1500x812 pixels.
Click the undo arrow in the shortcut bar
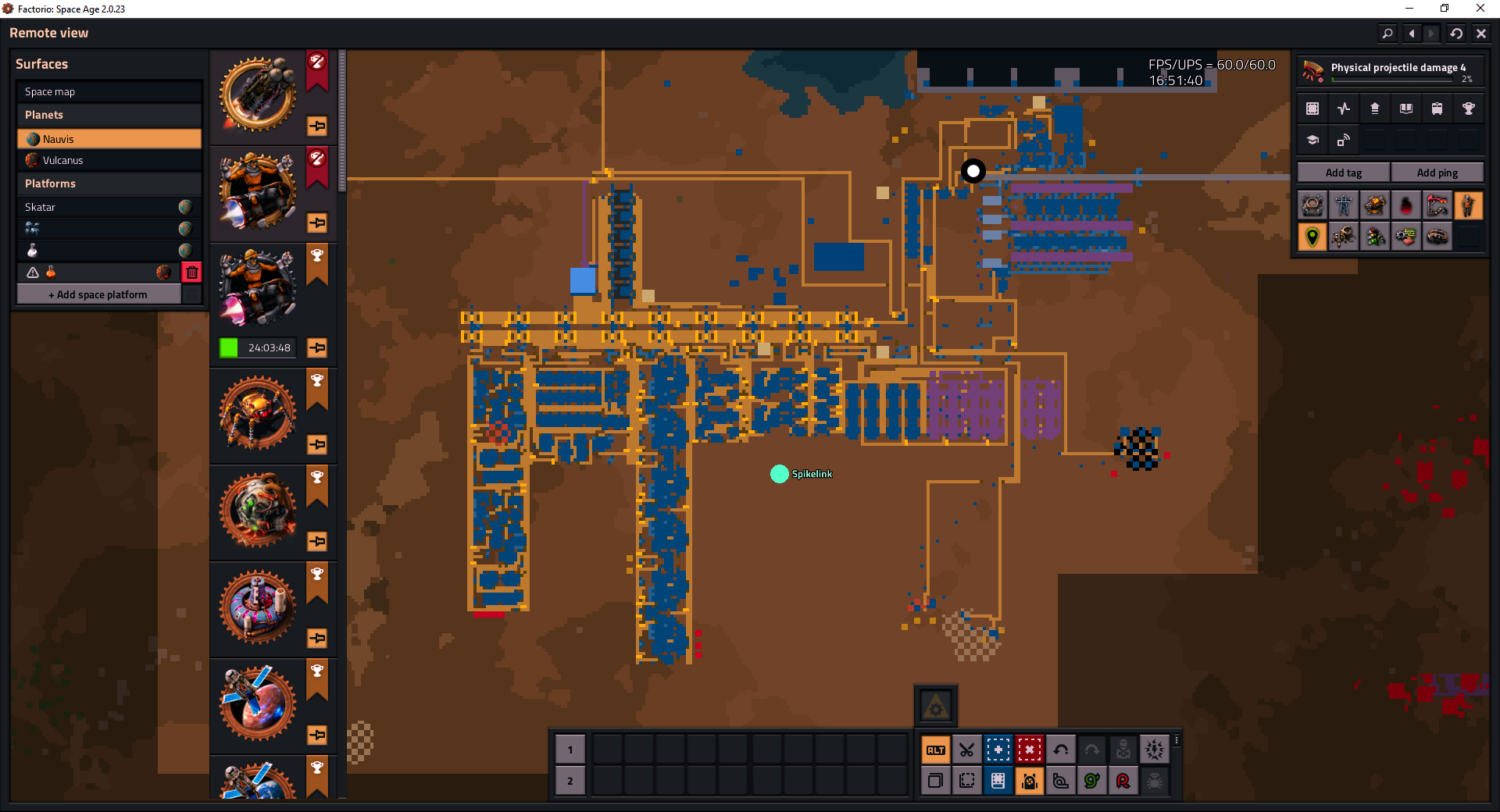(1060, 750)
